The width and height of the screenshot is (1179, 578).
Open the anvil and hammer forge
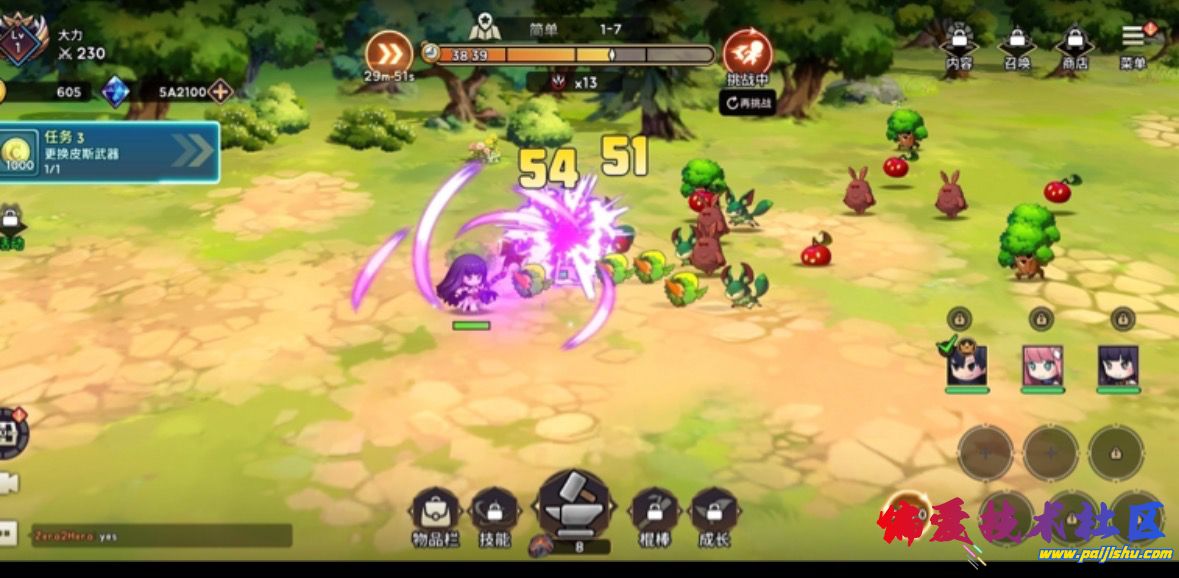pos(573,506)
